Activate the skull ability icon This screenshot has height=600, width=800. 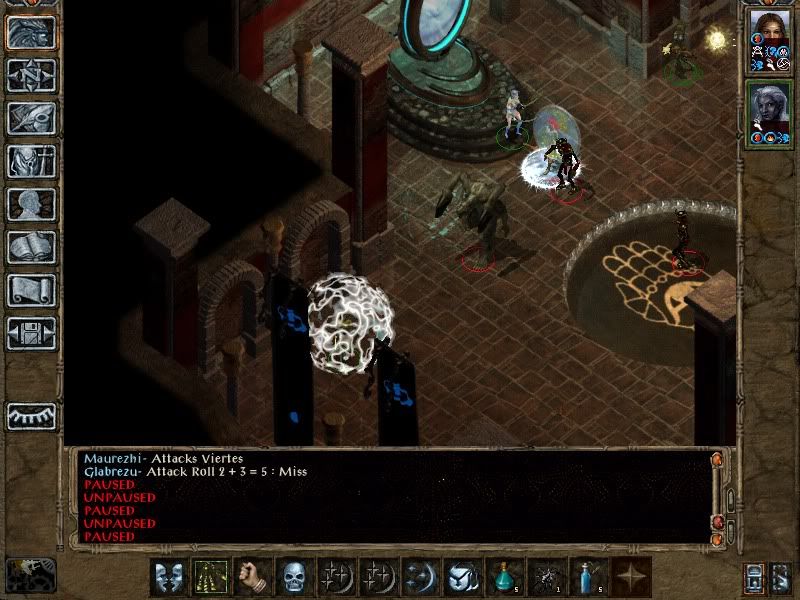coord(295,577)
